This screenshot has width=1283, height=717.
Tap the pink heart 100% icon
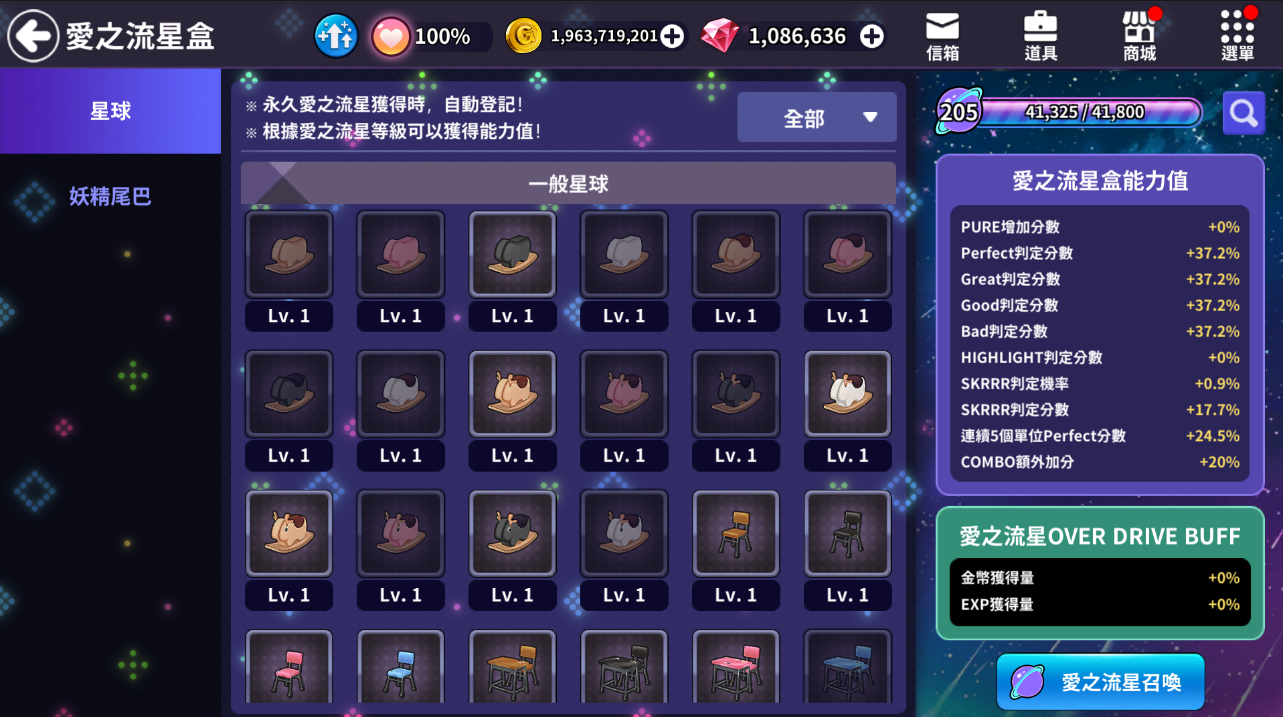[x=391, y=37]
